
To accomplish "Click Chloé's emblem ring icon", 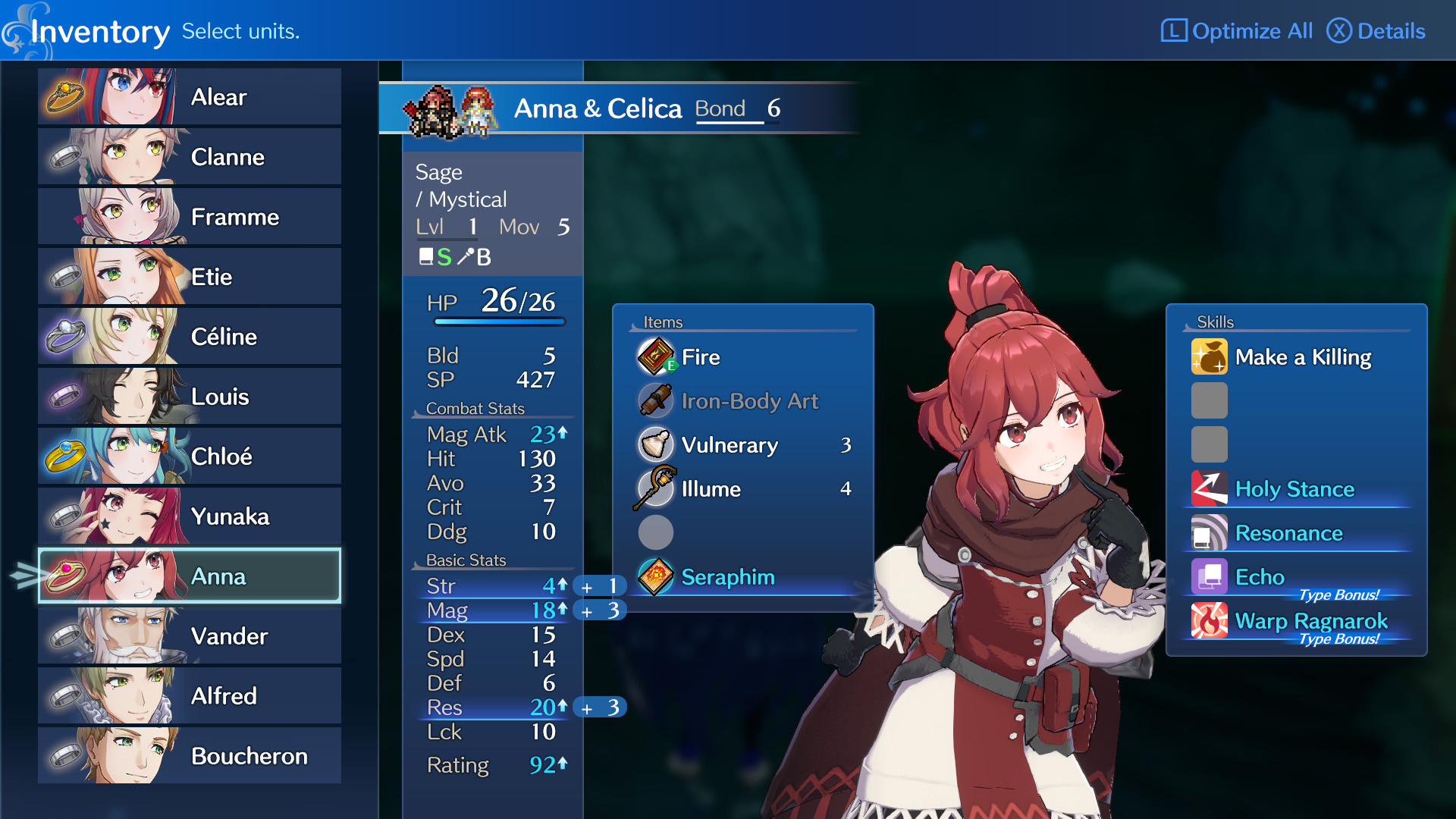I will pyautogui.click(x=64, y=456).
